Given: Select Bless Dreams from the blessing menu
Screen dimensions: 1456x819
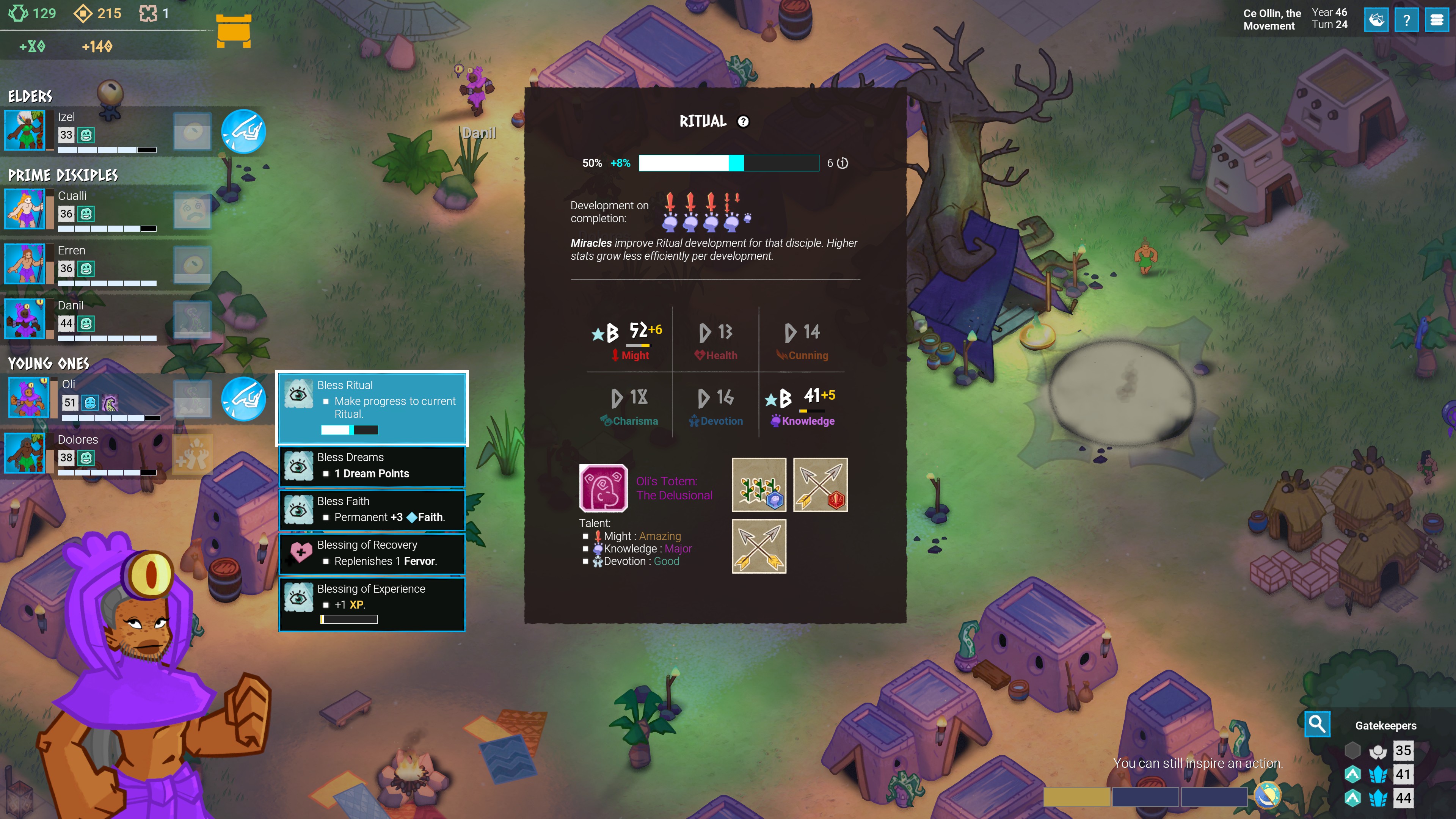Looking at the screenshot, I should tap(372, 466).
